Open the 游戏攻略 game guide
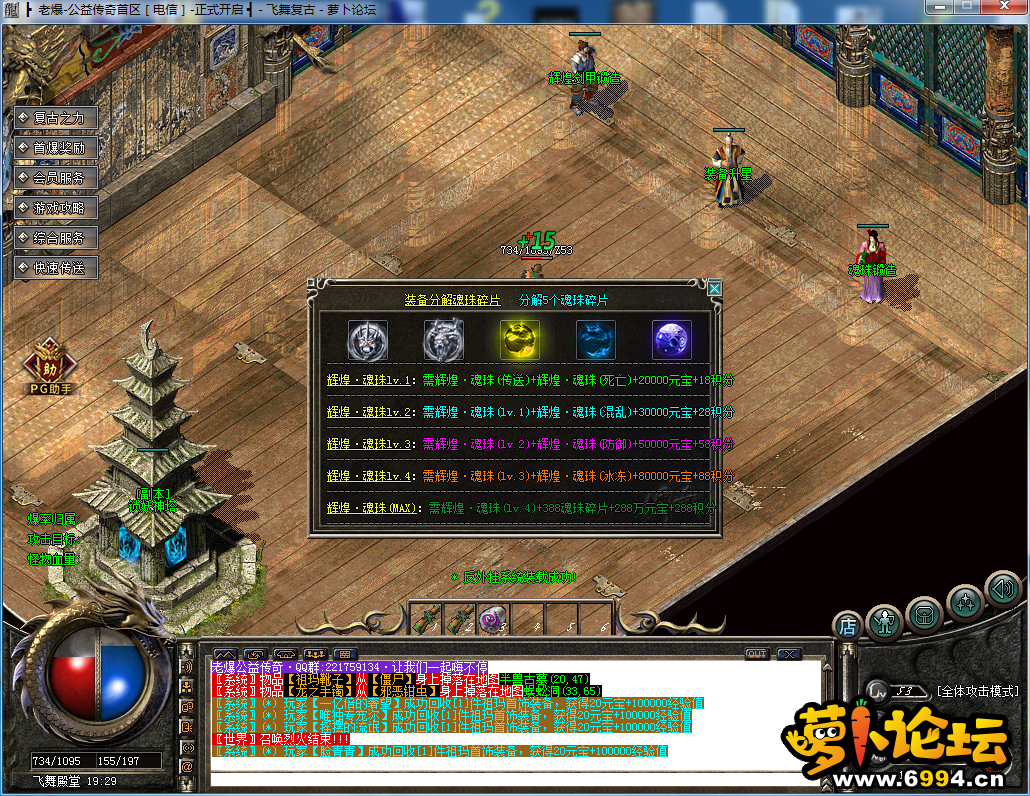Image resolution: width=1030 pixels, height=796 pixels. [x=57, y=208]
